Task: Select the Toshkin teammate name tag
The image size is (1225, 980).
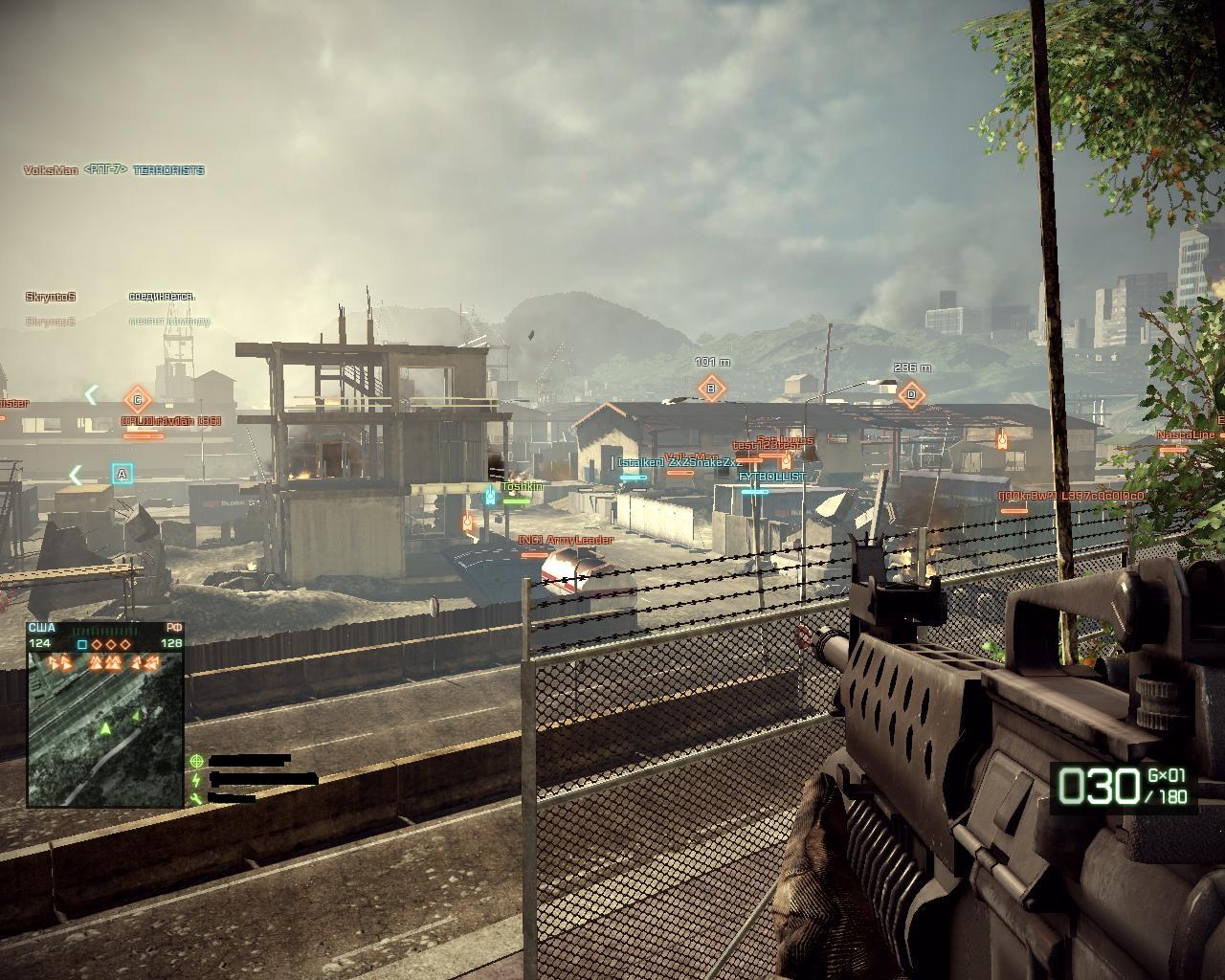Action: (521, 486)
